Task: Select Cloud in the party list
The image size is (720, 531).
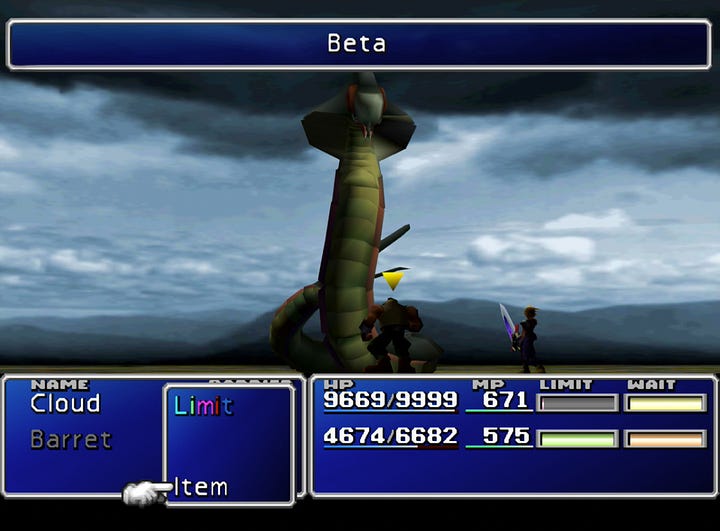Action: click(x=65, y=404)
